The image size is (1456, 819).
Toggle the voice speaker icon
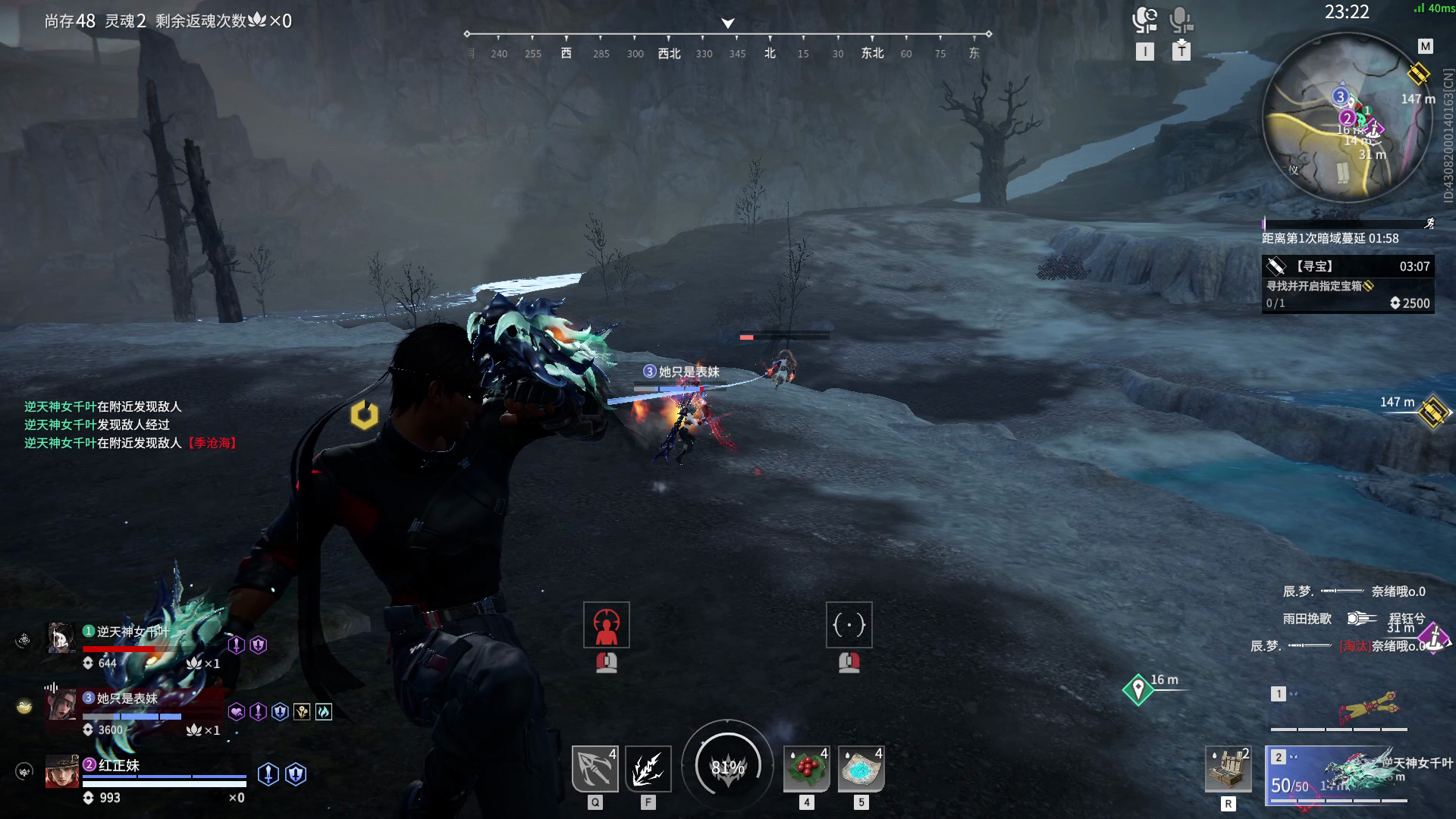point(1144,21)
